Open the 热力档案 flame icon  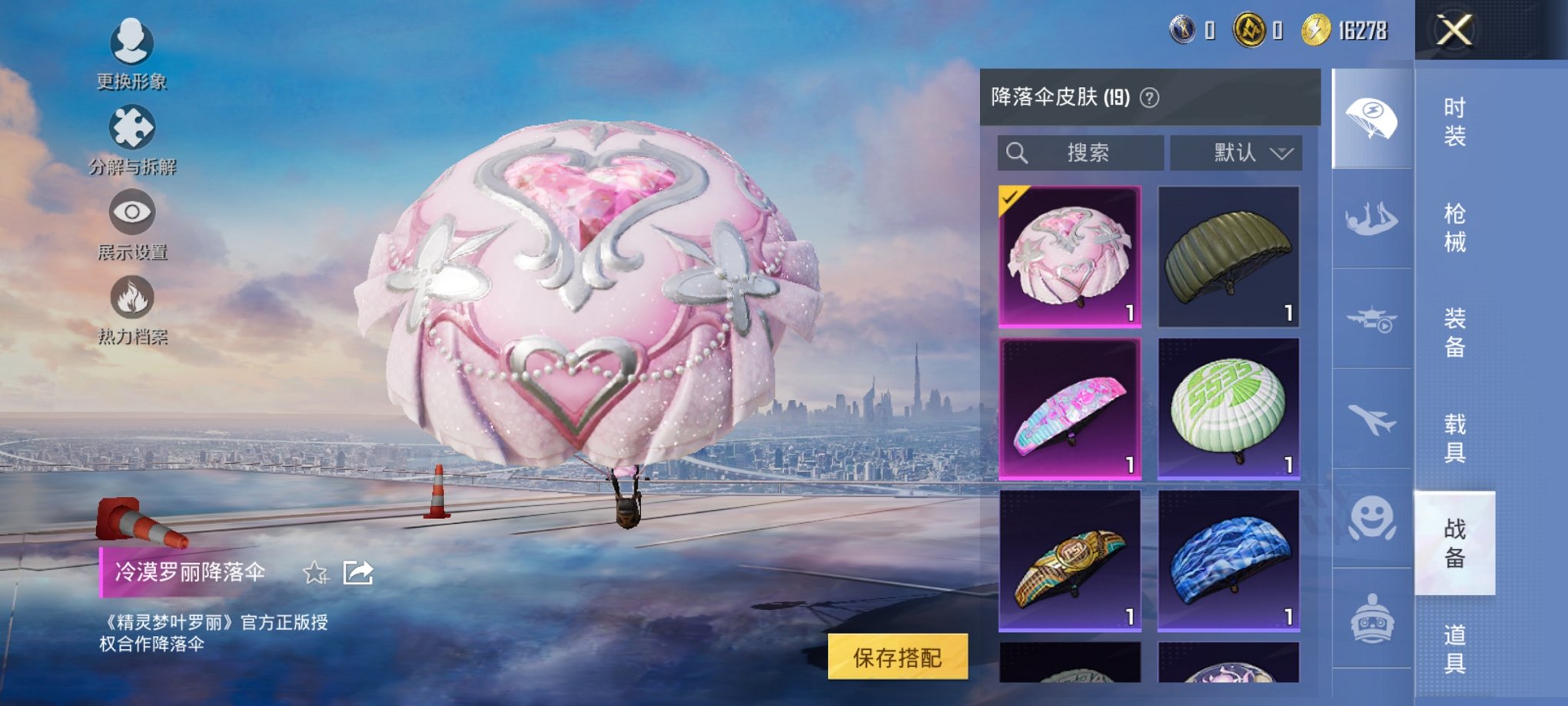click(132, 296)
